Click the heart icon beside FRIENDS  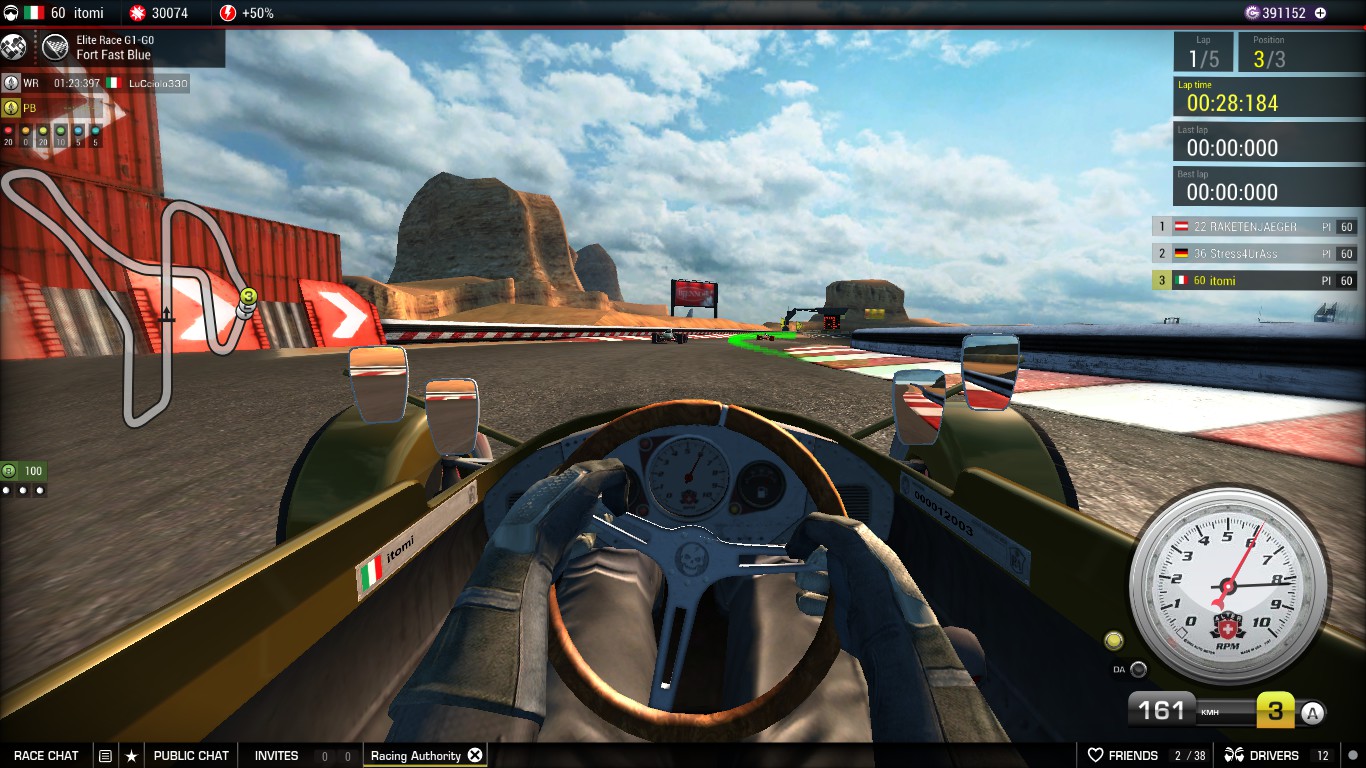point(1094,755)
